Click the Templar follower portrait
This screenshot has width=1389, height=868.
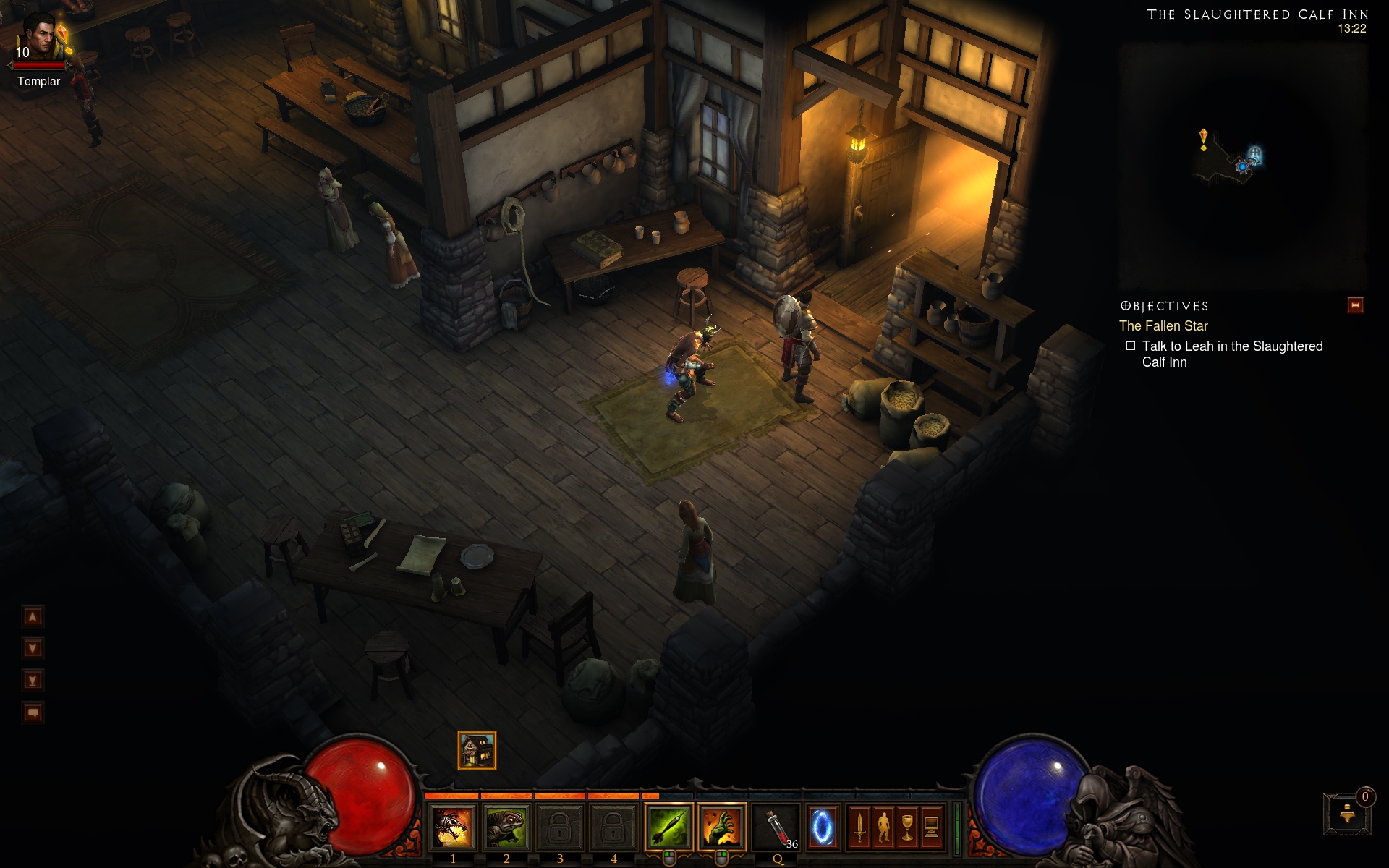pos(40,38)
